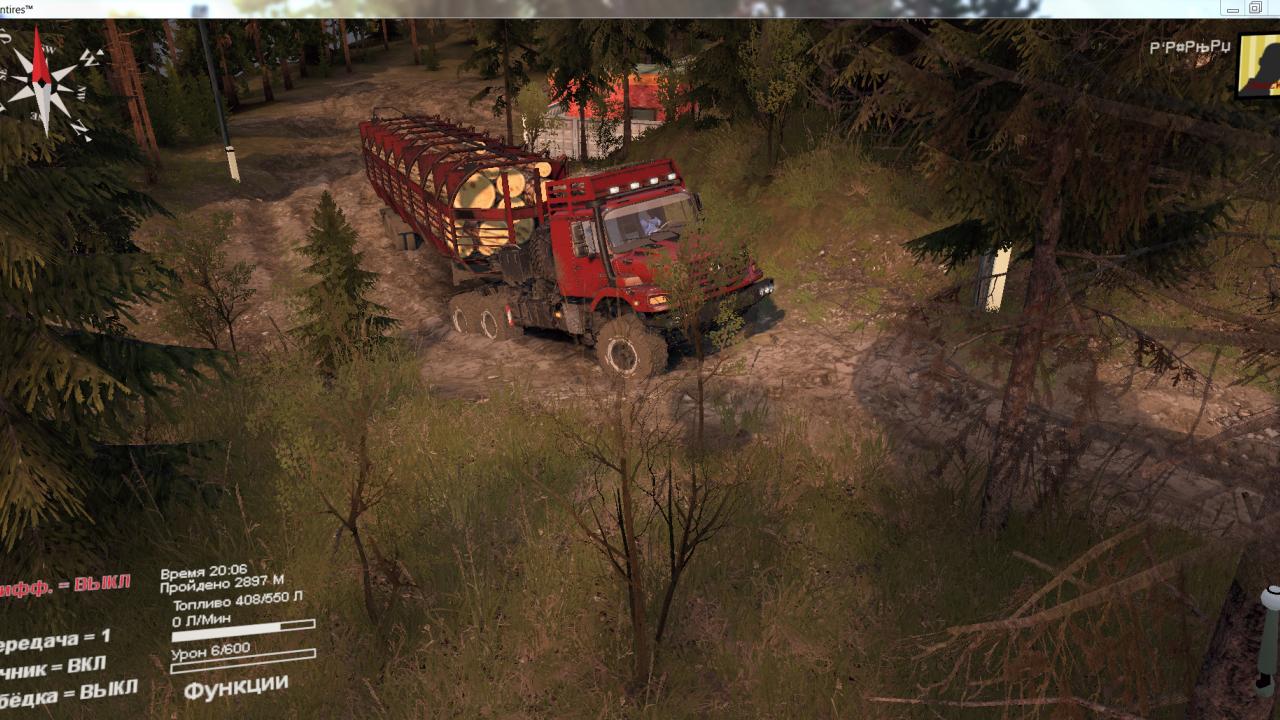Toggle the Дифф. ВЫКЛ differential lock
The height and width of the screenshot is (720, 1280).
click(x=65, y=587)
